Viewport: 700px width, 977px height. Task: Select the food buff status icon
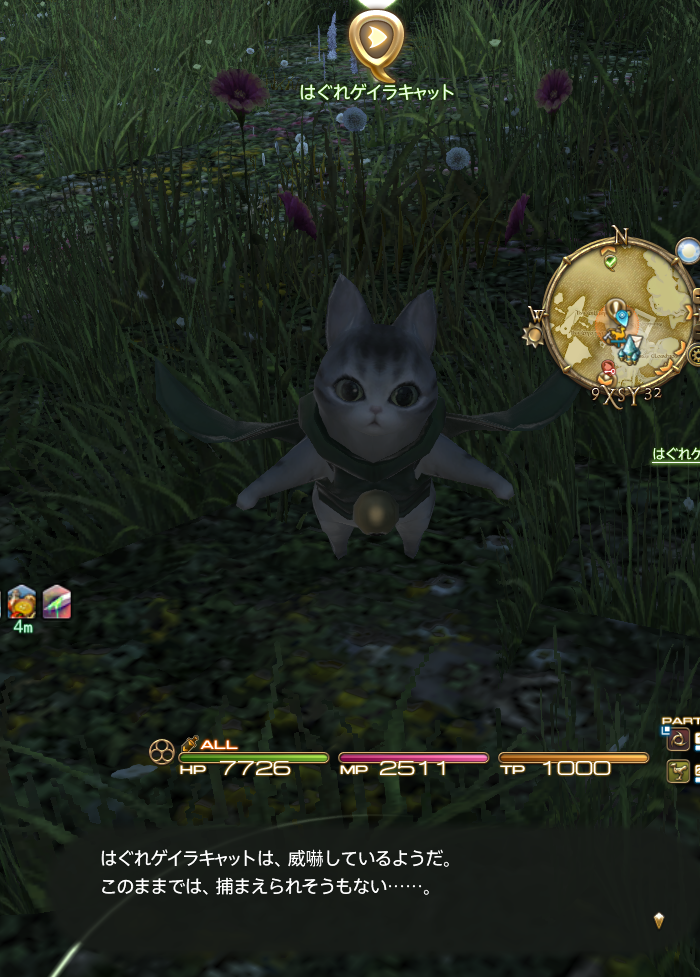tap(21, 602)
